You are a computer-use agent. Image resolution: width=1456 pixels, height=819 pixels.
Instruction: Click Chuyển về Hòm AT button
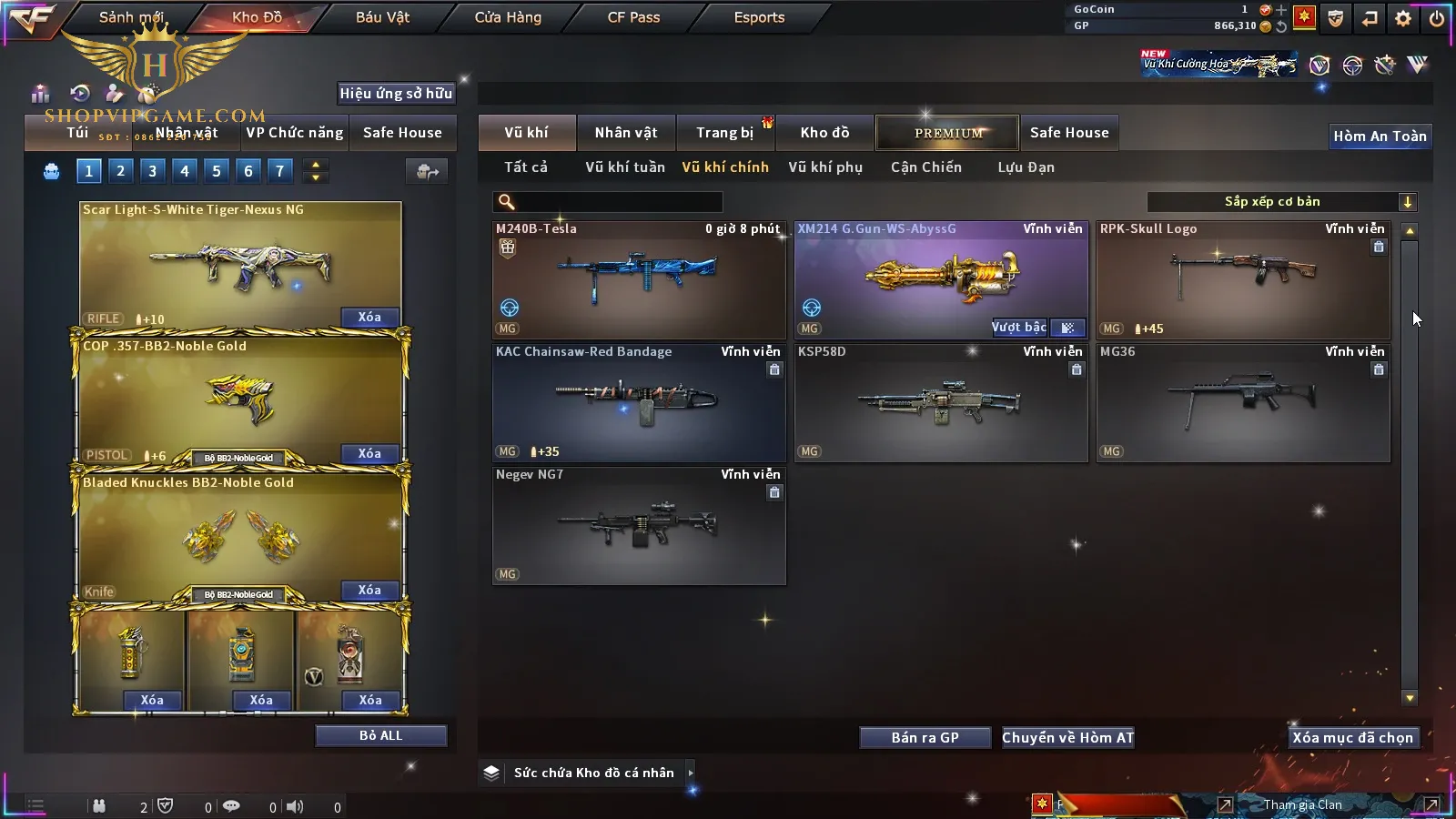1067,738
